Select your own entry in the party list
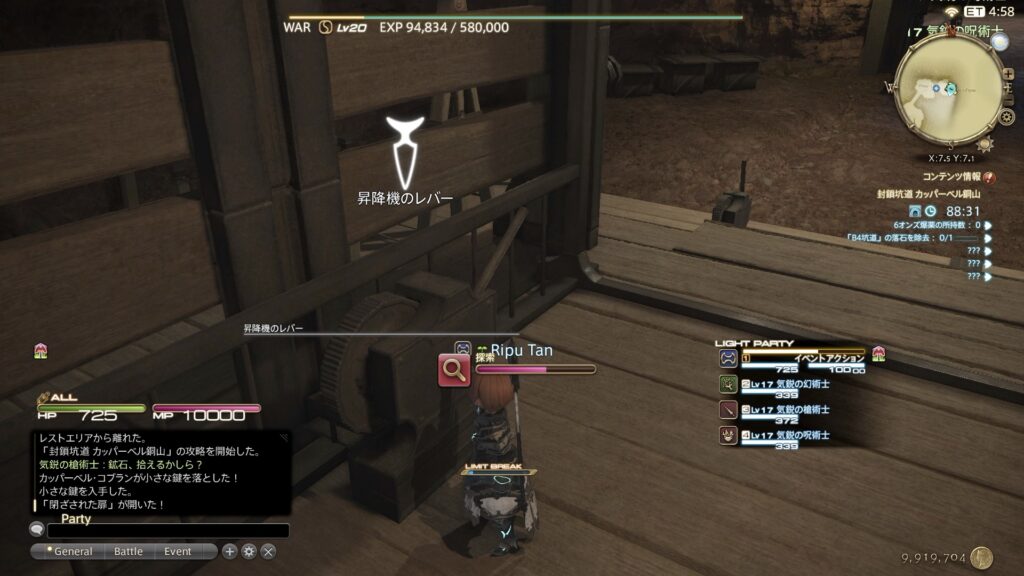1024x576 pixels. point(790,360)
